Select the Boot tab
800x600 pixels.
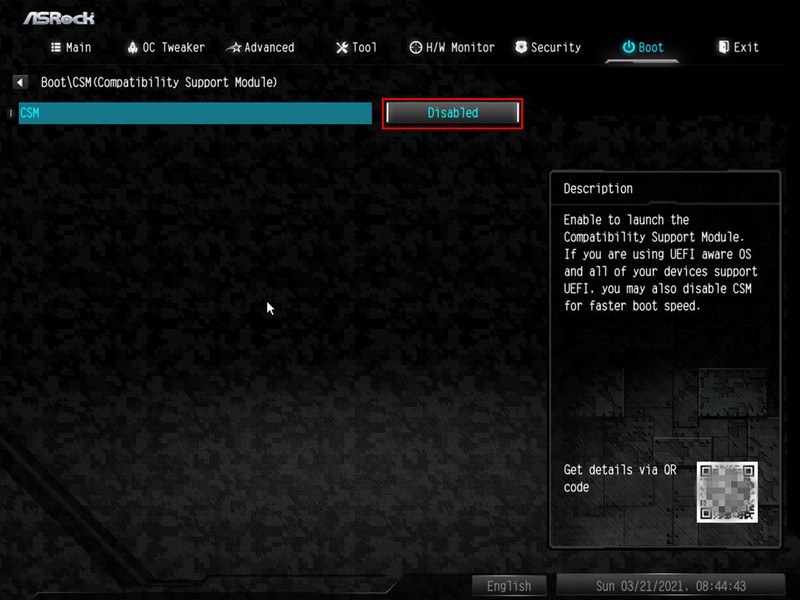(643, 47)
